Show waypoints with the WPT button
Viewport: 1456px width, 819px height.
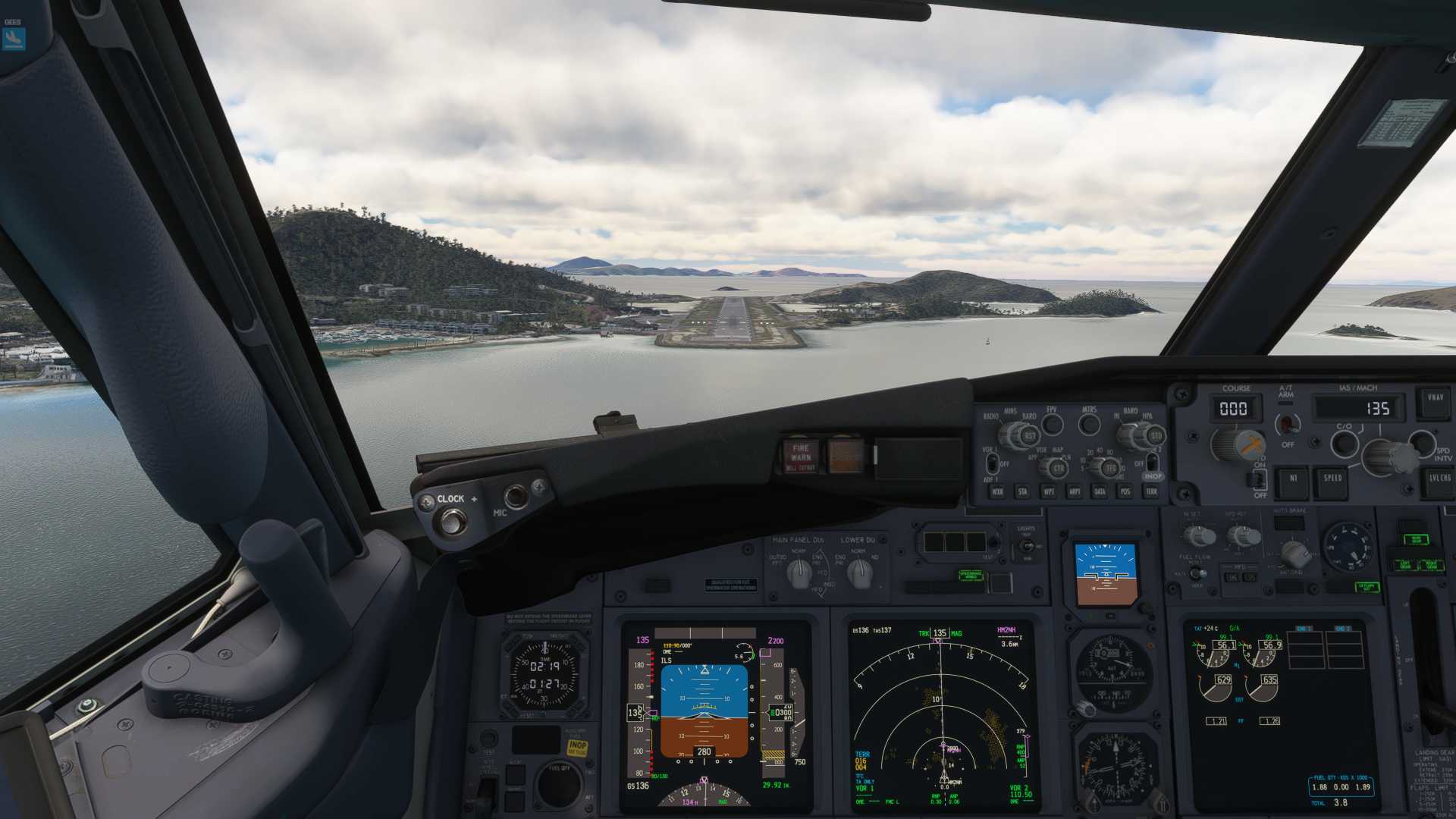[1049, 492]
